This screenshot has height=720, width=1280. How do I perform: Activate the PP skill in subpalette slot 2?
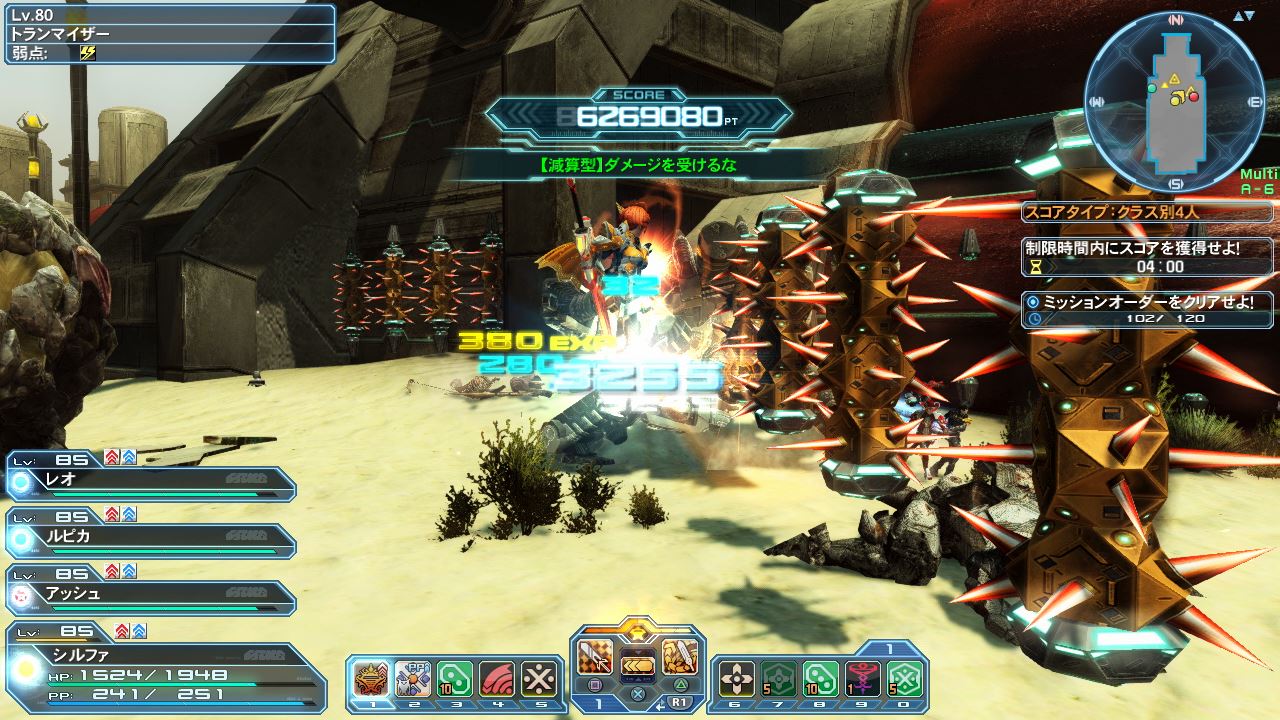[x=413, y=678]
